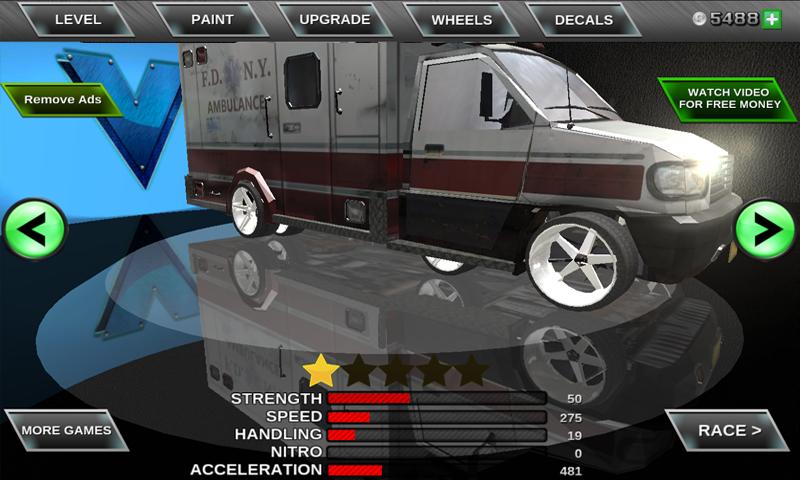
Task: Click the Remove Ads button
Action: pos(62,100)
